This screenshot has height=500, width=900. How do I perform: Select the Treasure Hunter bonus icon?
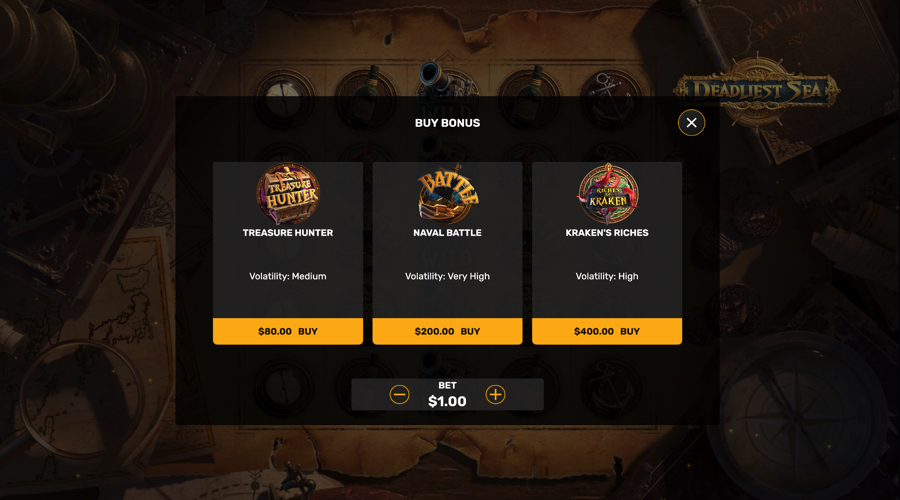pyautogui.click(x=288, y=193)
